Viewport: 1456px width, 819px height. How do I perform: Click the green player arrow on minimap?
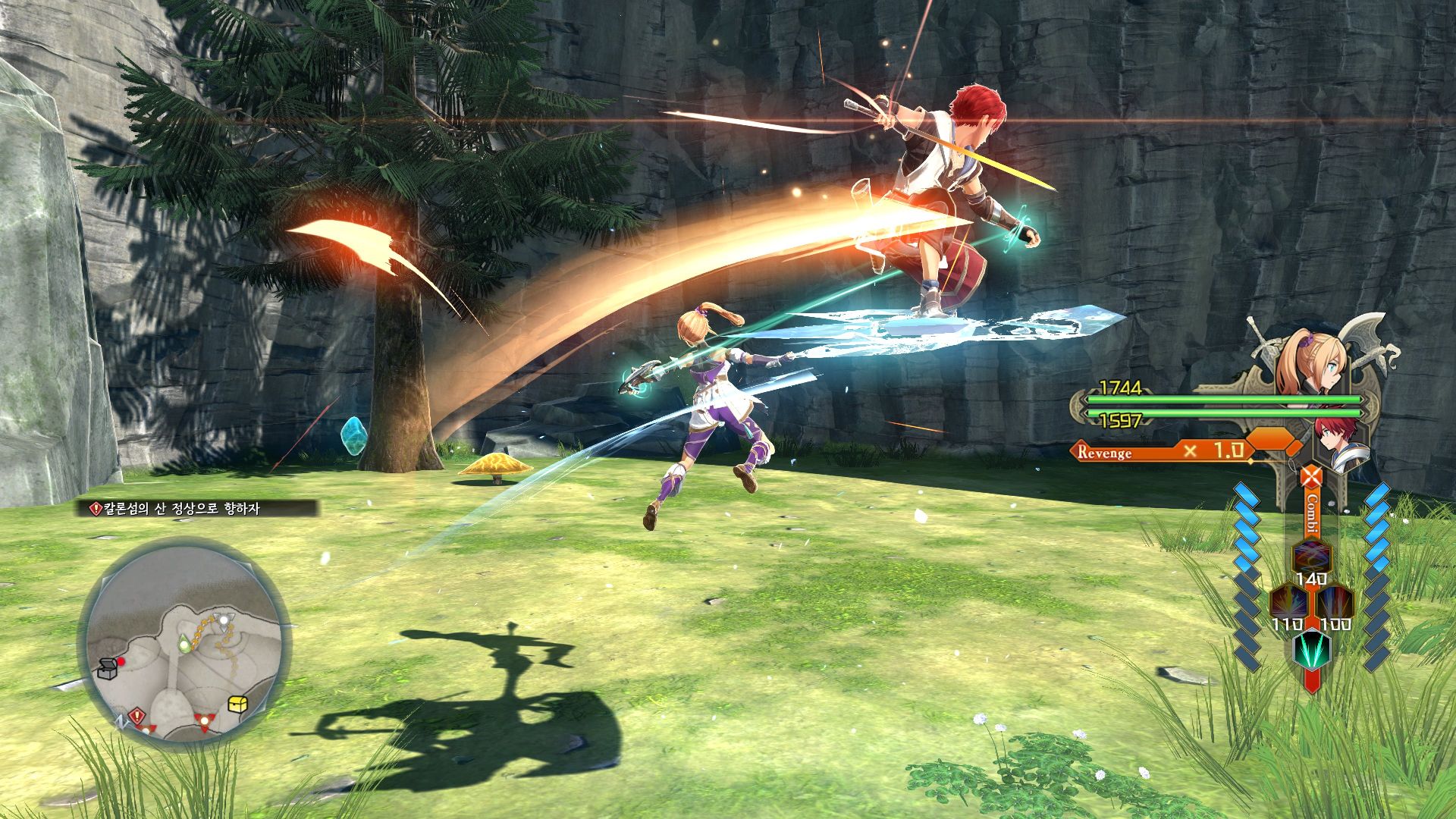tap(184, 645)
